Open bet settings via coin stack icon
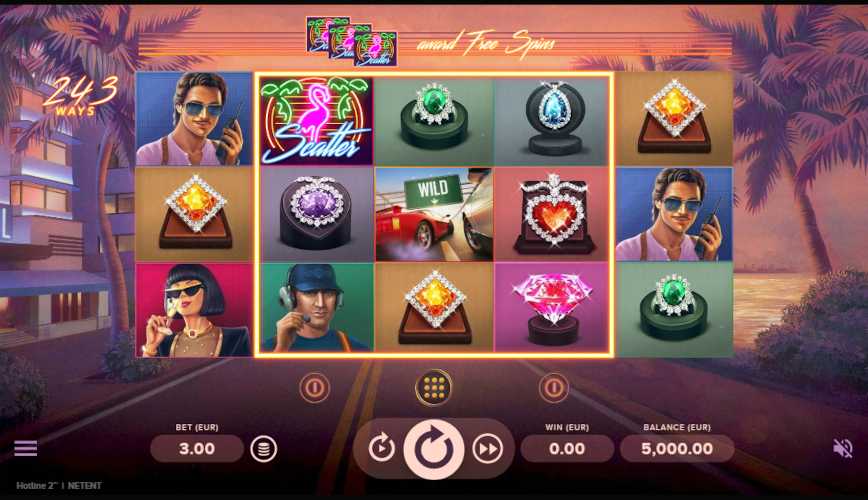The width and height of the screenshot is (868, 500). tap(263, 449)
